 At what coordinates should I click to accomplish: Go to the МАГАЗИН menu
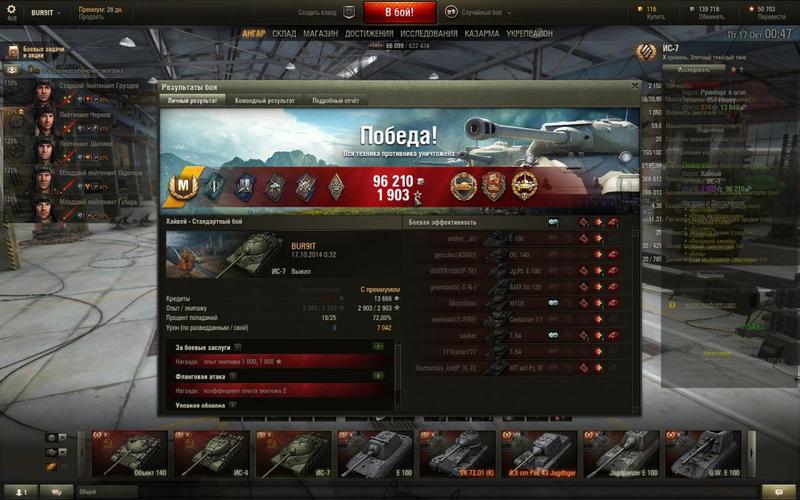pos(320,33)
